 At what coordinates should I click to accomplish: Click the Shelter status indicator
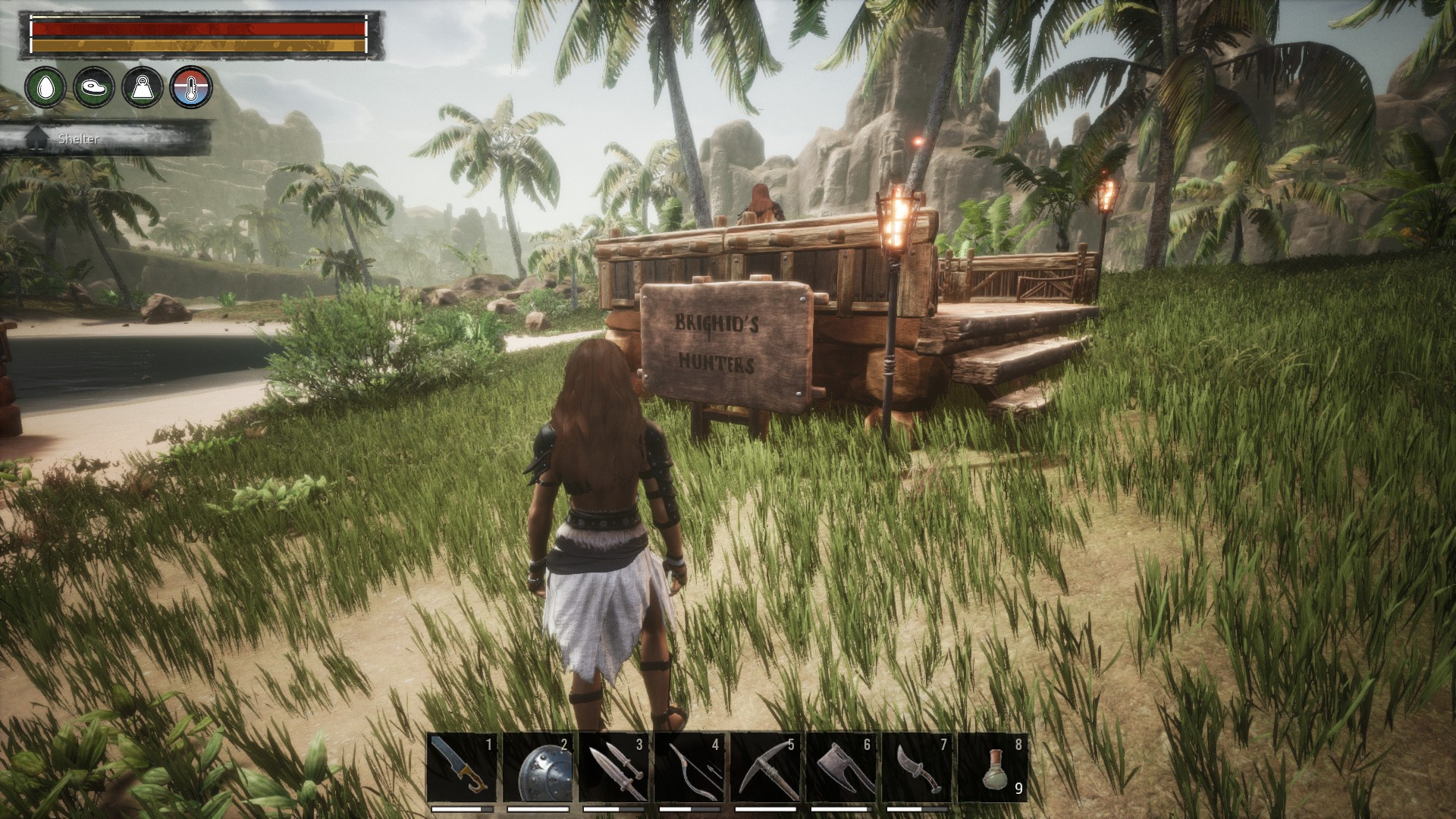tap(79, 140)
